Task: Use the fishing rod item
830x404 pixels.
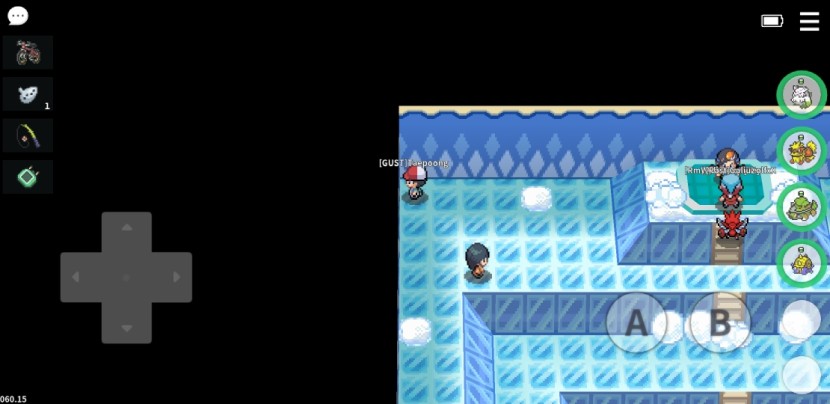Action: pyautogui.click(x=28, y=135)
